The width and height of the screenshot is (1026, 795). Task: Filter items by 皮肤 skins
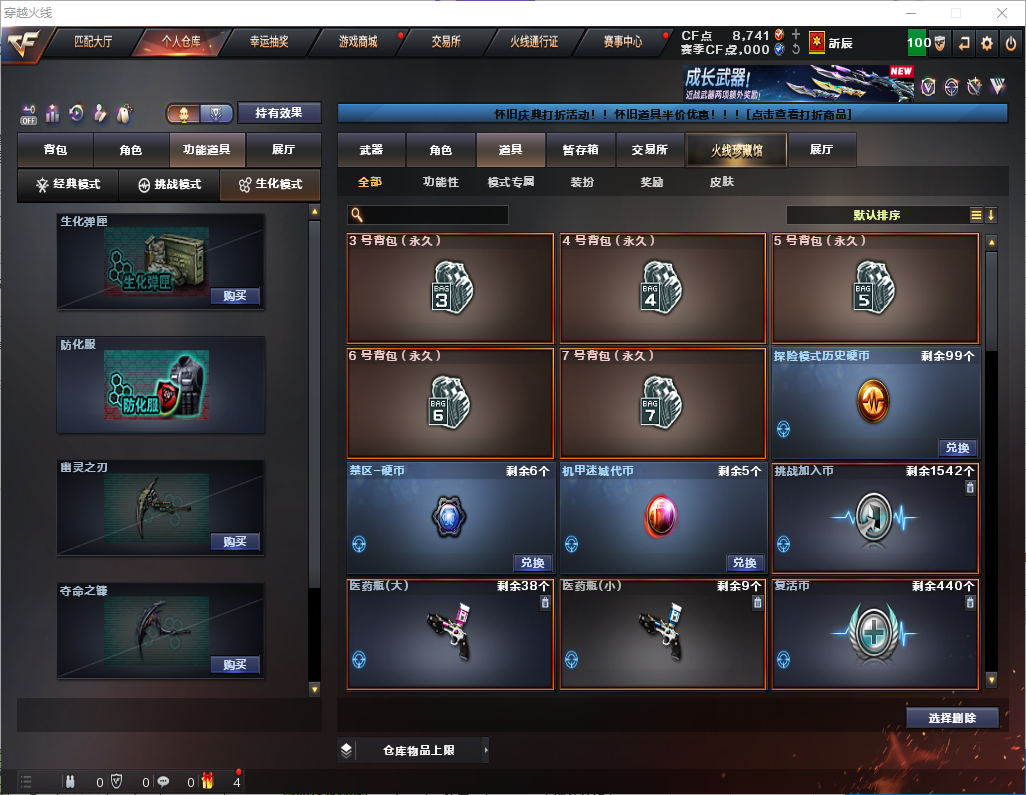721,182
